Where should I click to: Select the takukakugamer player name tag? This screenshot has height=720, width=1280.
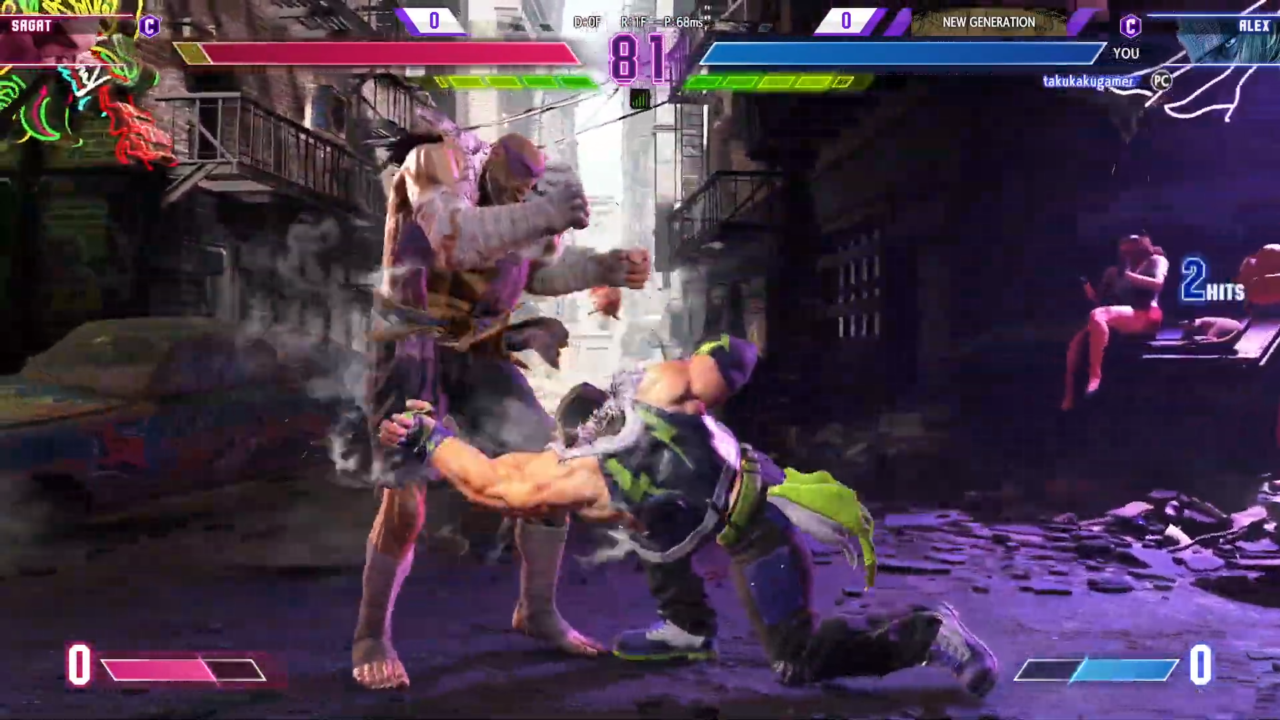1088,81
